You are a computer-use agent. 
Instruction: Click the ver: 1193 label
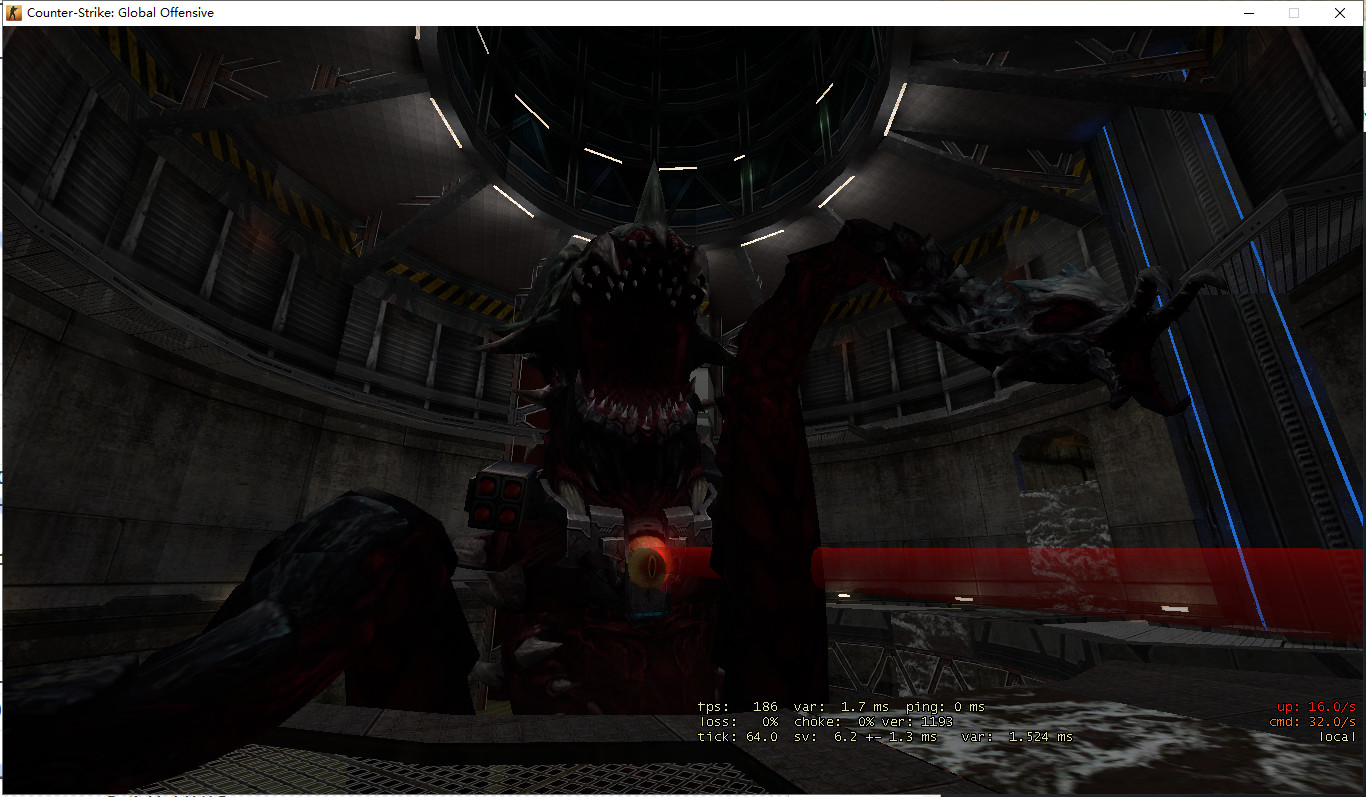pyautogui.click(x=918, y=721)
